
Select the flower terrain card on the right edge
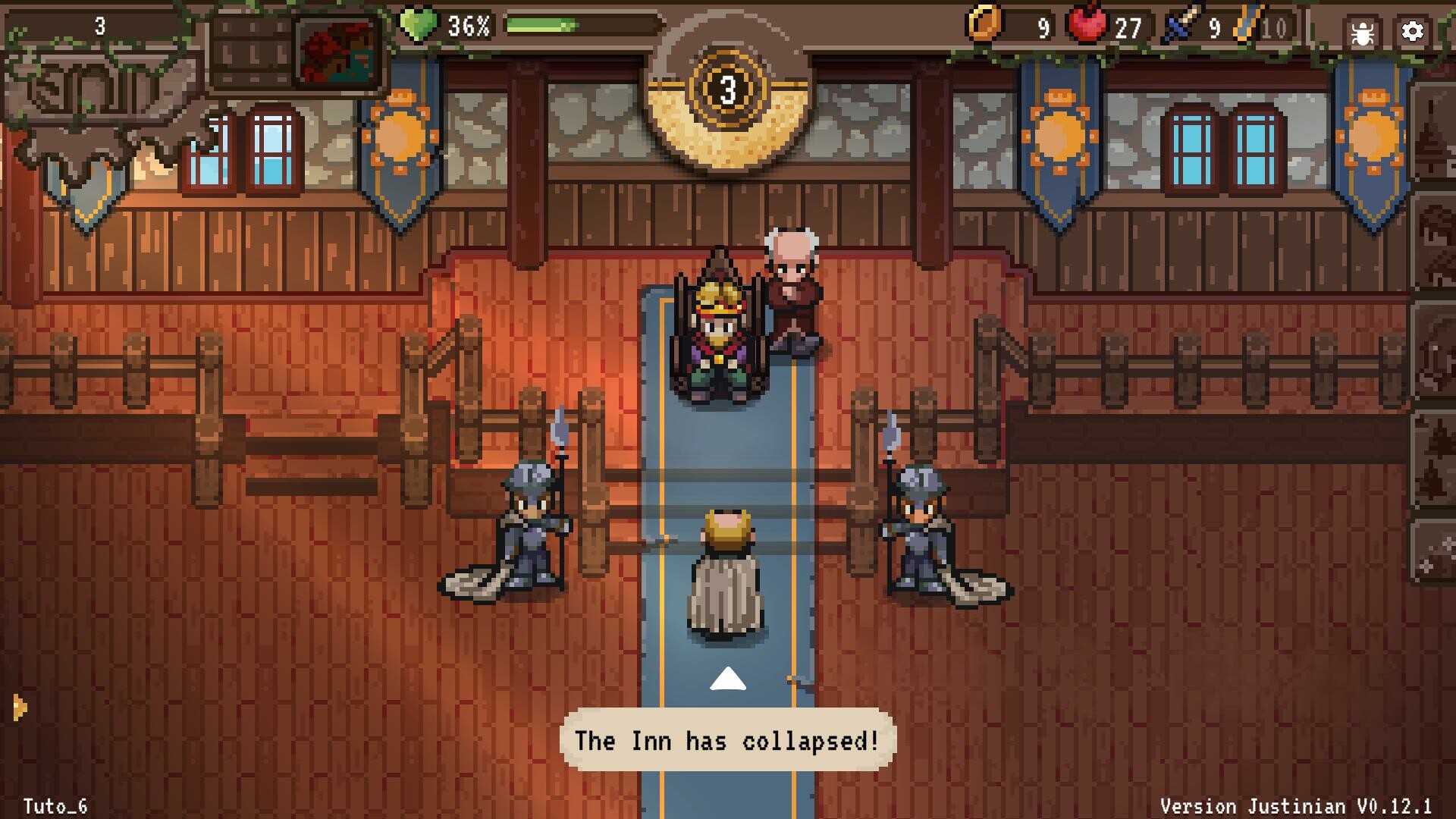tap(1437, 554)
